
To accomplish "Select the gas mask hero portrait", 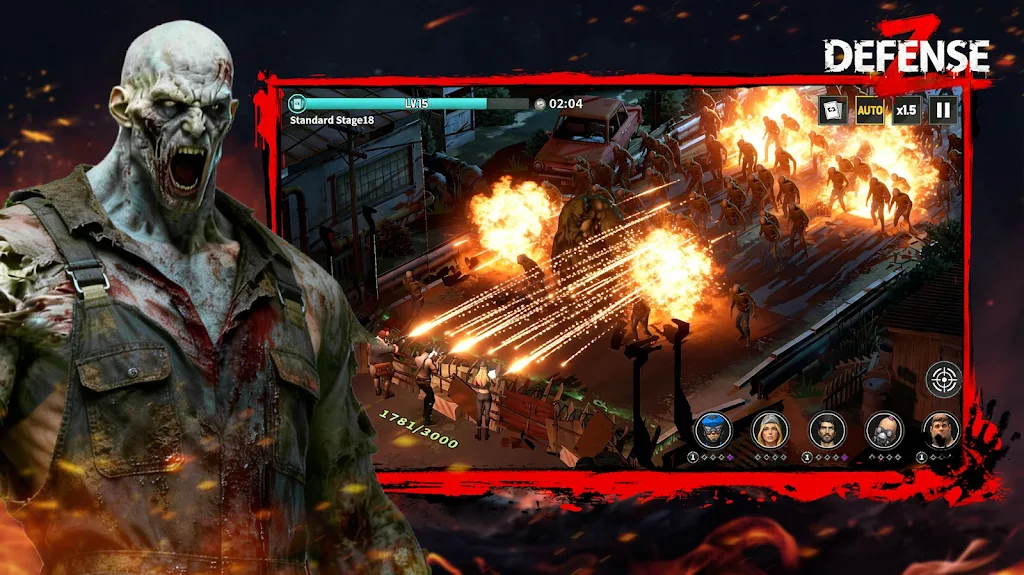I will (884, 429).
